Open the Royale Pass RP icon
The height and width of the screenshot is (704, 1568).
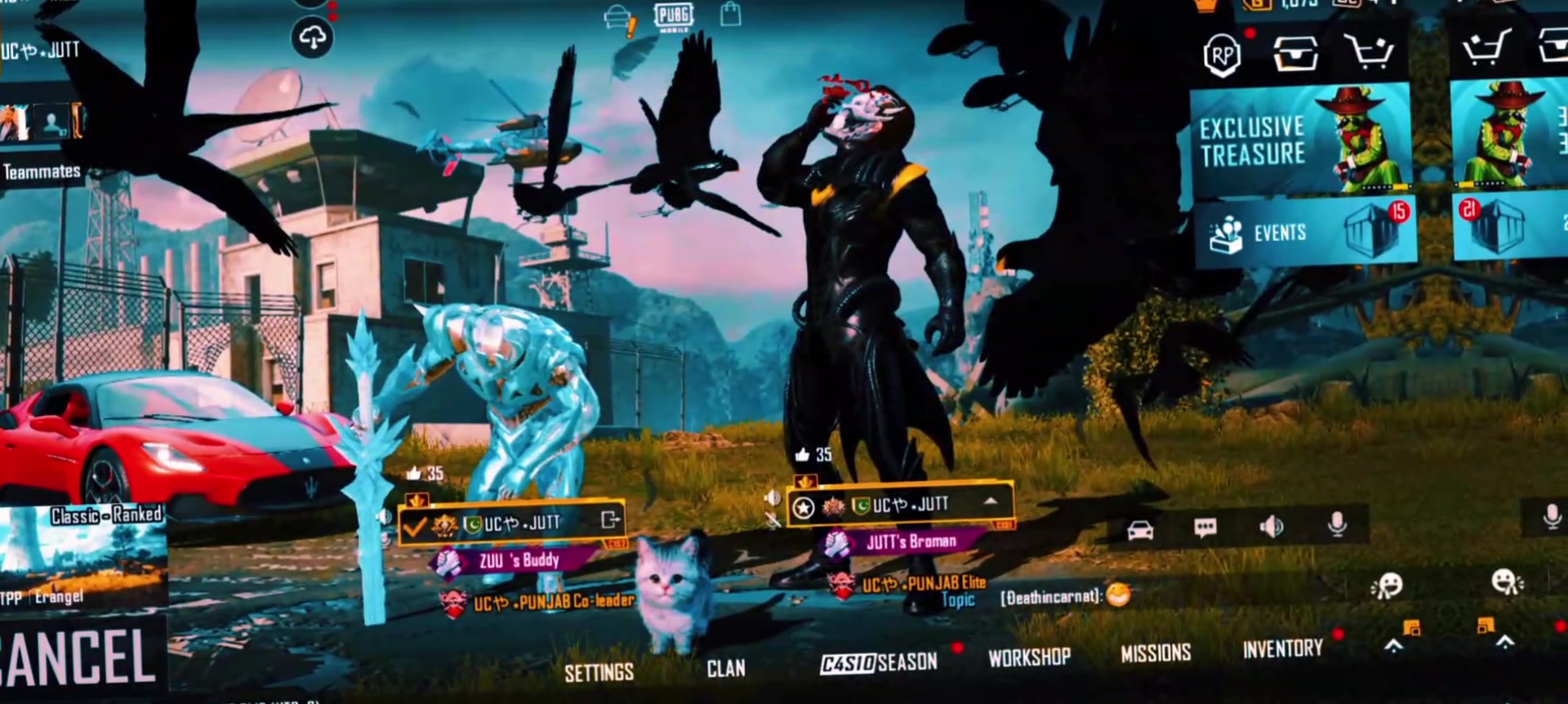[1222, 56]
